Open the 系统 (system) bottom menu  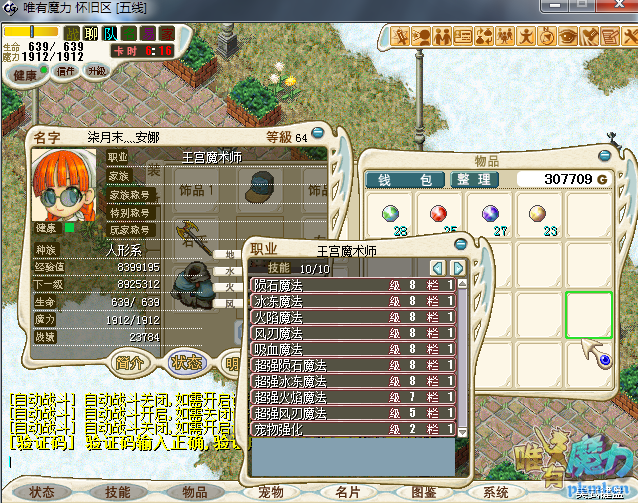click(497, 492)
